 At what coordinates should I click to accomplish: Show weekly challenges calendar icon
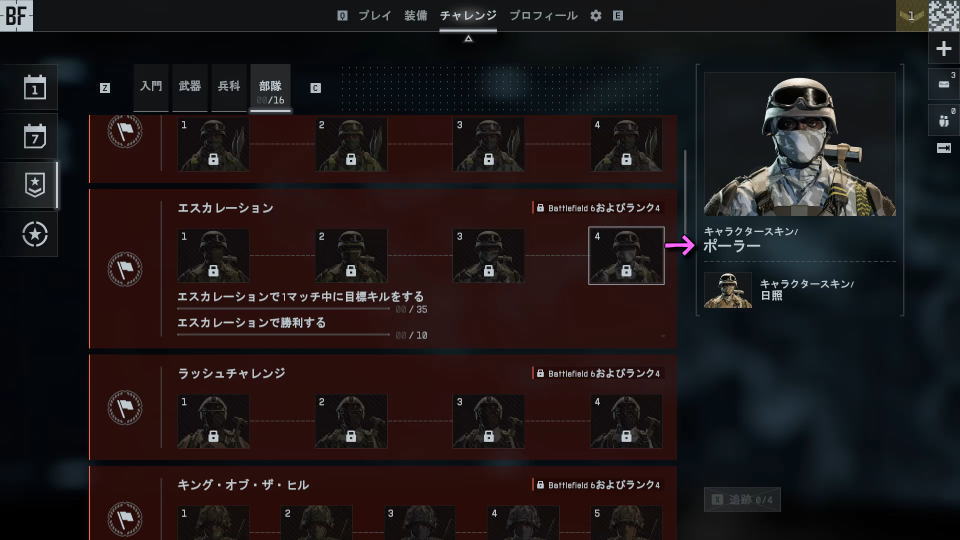click(35, 136)
